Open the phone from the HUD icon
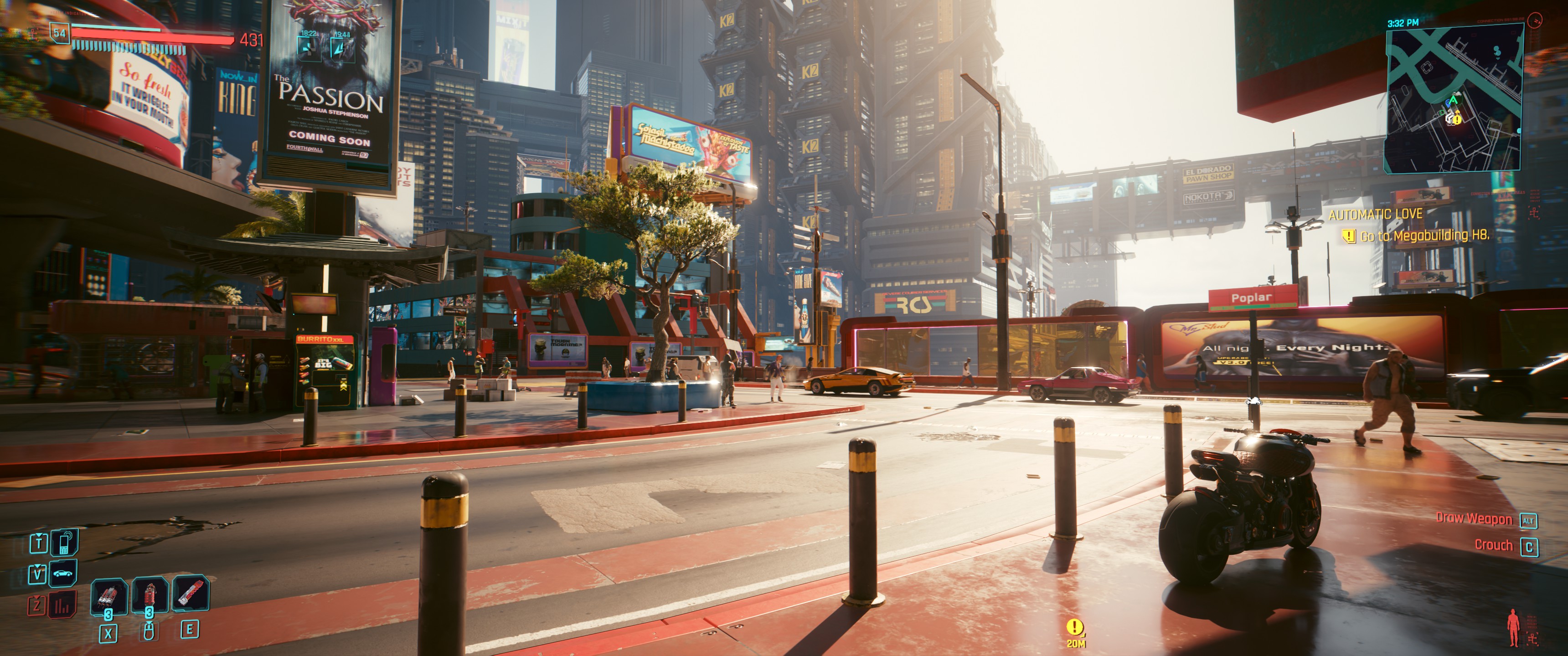 point(65,542)
